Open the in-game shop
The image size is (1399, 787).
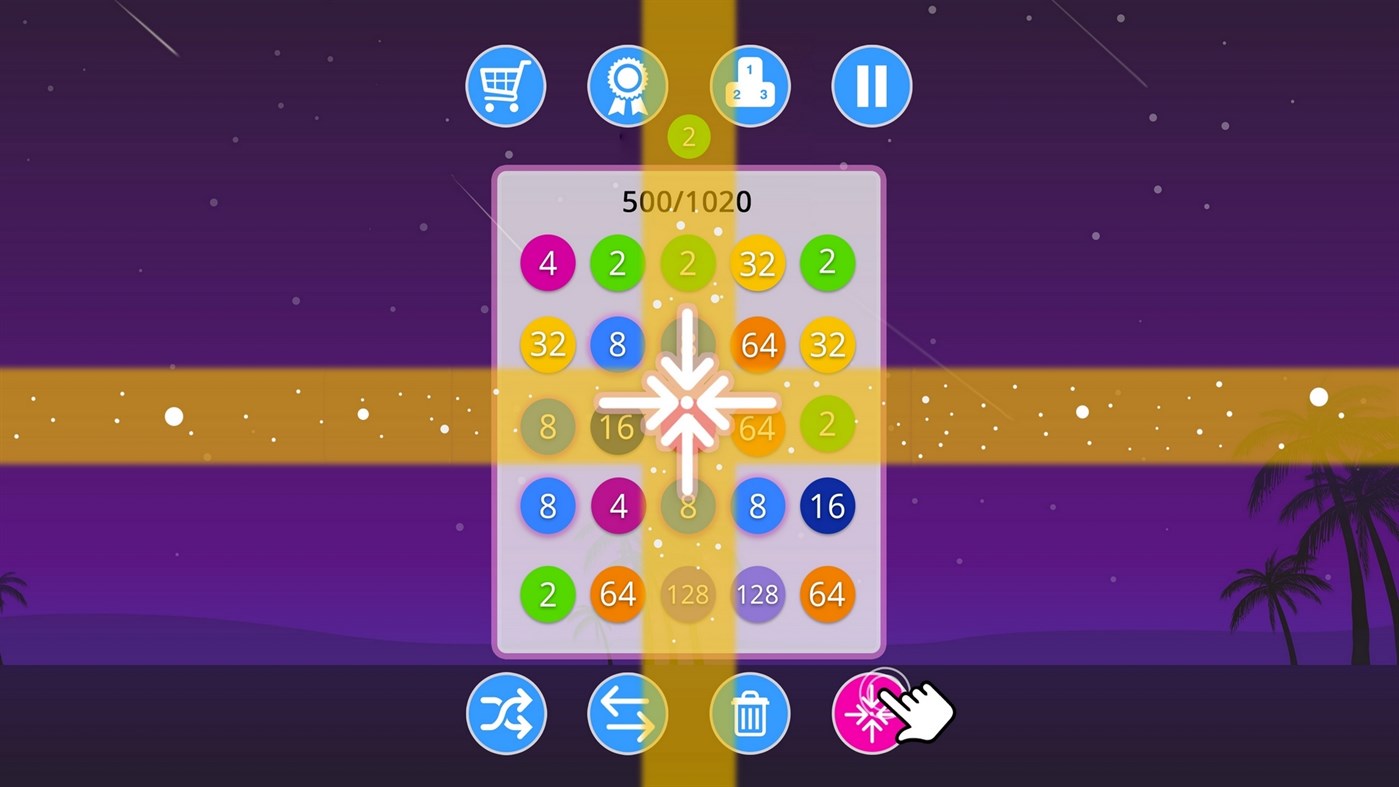coord(505,86)
